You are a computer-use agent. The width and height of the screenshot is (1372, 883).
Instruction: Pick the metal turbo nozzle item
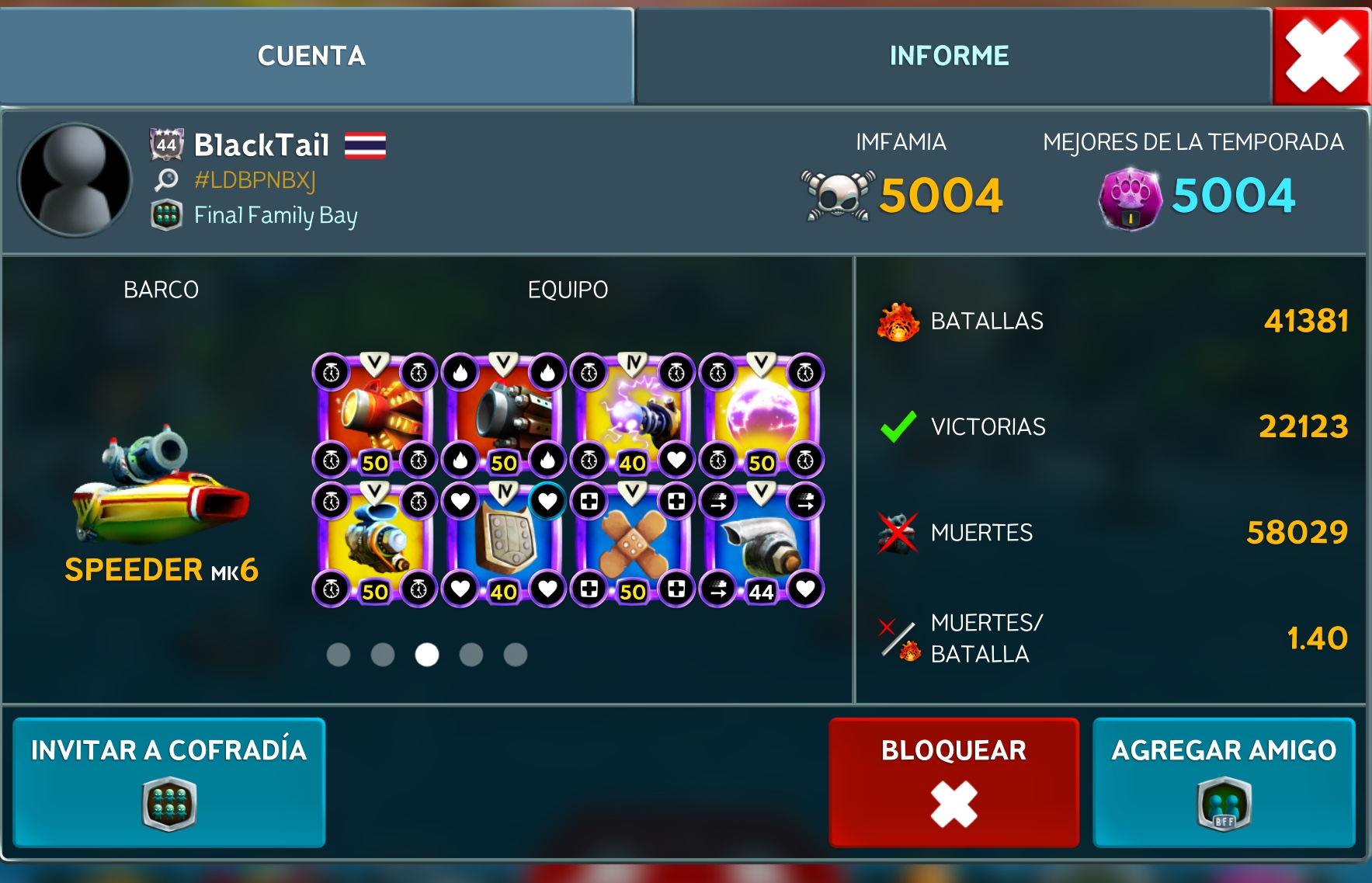pyautogui.click(x=762, y=545)
